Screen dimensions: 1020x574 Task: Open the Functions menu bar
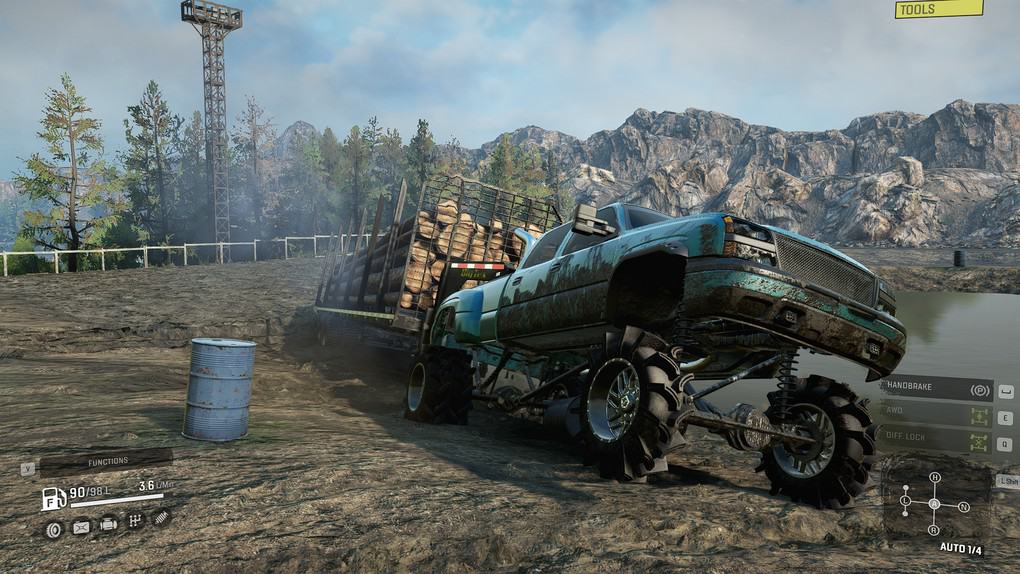click(106, 461)
